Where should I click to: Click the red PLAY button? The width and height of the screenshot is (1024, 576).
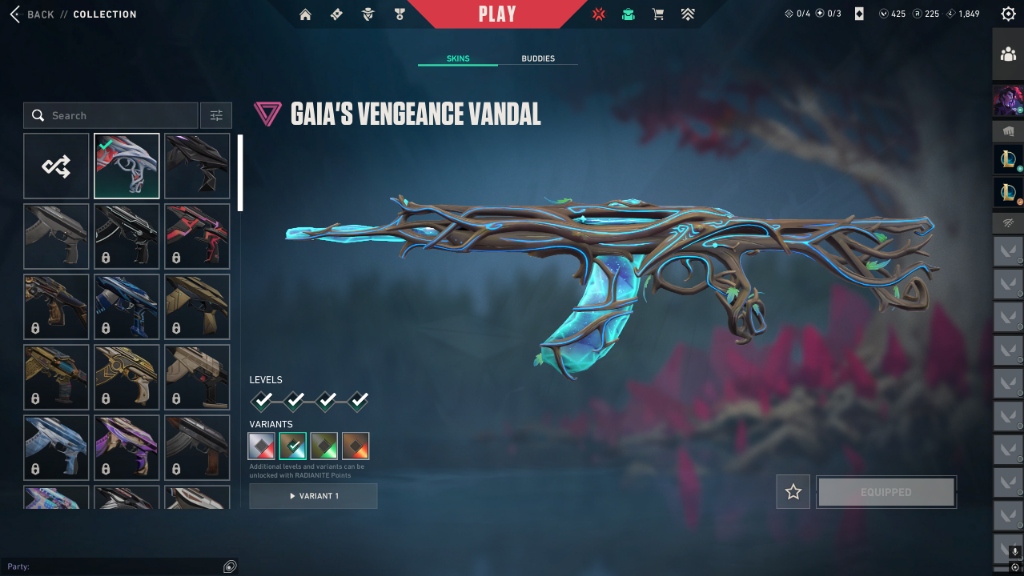[497, 14]
